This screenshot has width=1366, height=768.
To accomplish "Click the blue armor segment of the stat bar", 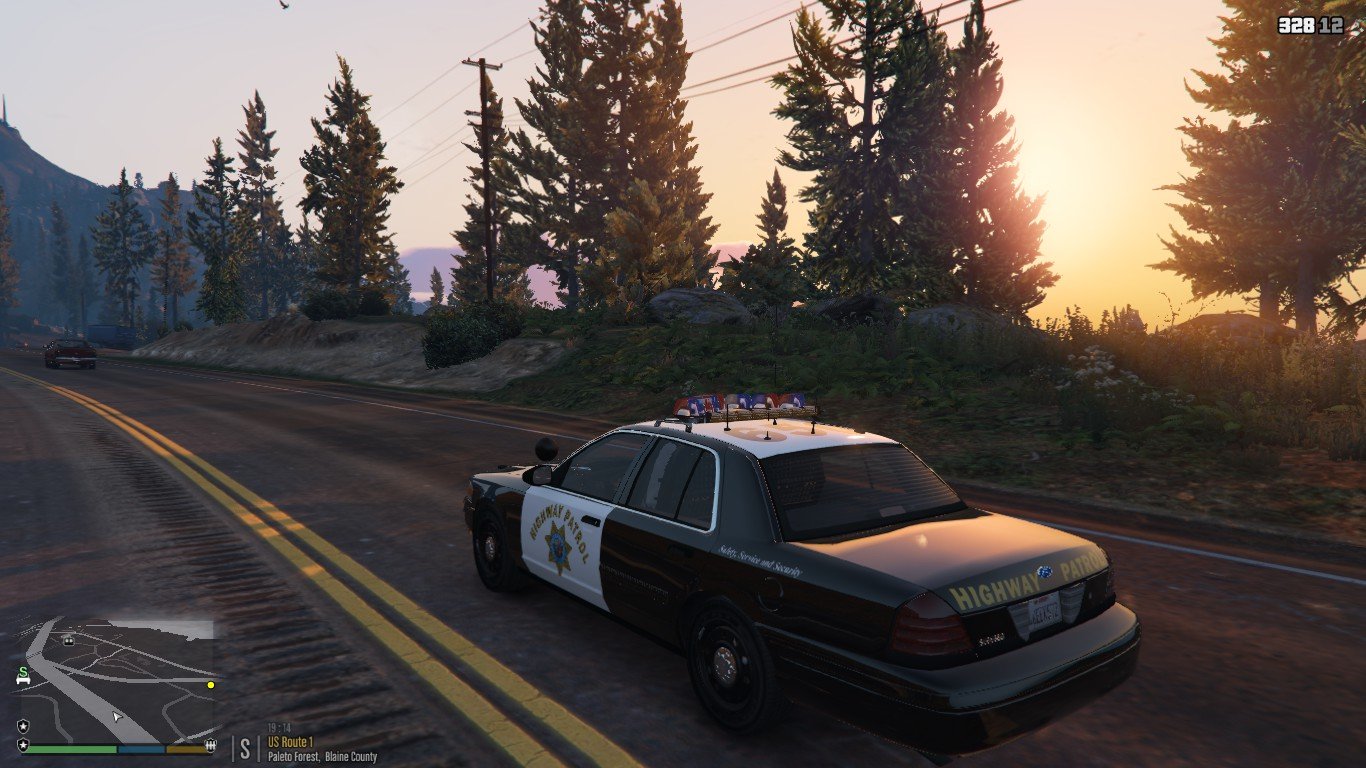I will click(140, 749).
